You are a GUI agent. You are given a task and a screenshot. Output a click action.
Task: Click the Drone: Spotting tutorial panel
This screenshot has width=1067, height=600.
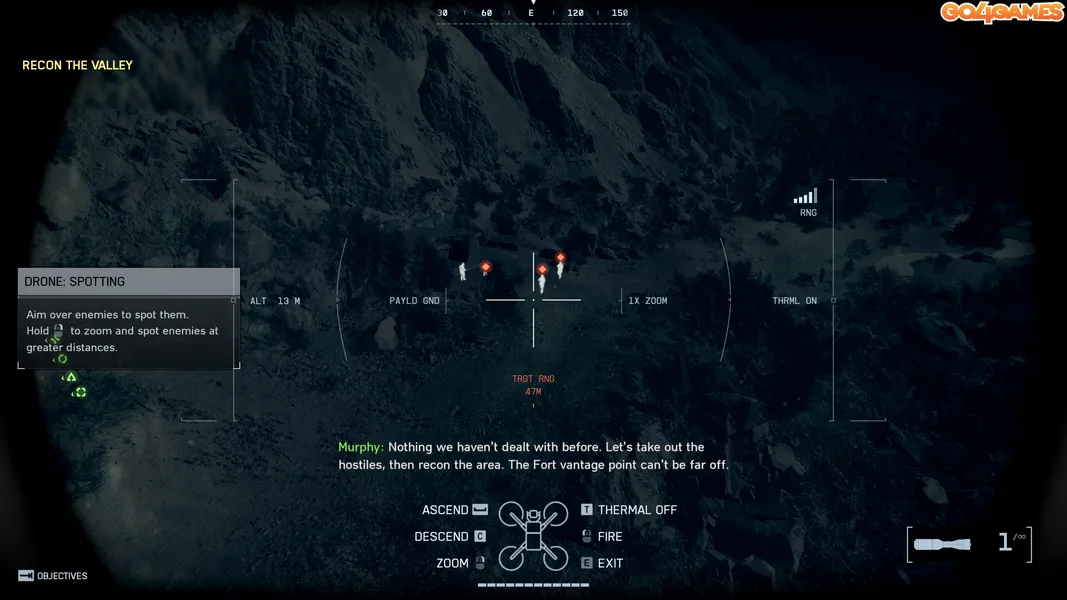point(128,318)
